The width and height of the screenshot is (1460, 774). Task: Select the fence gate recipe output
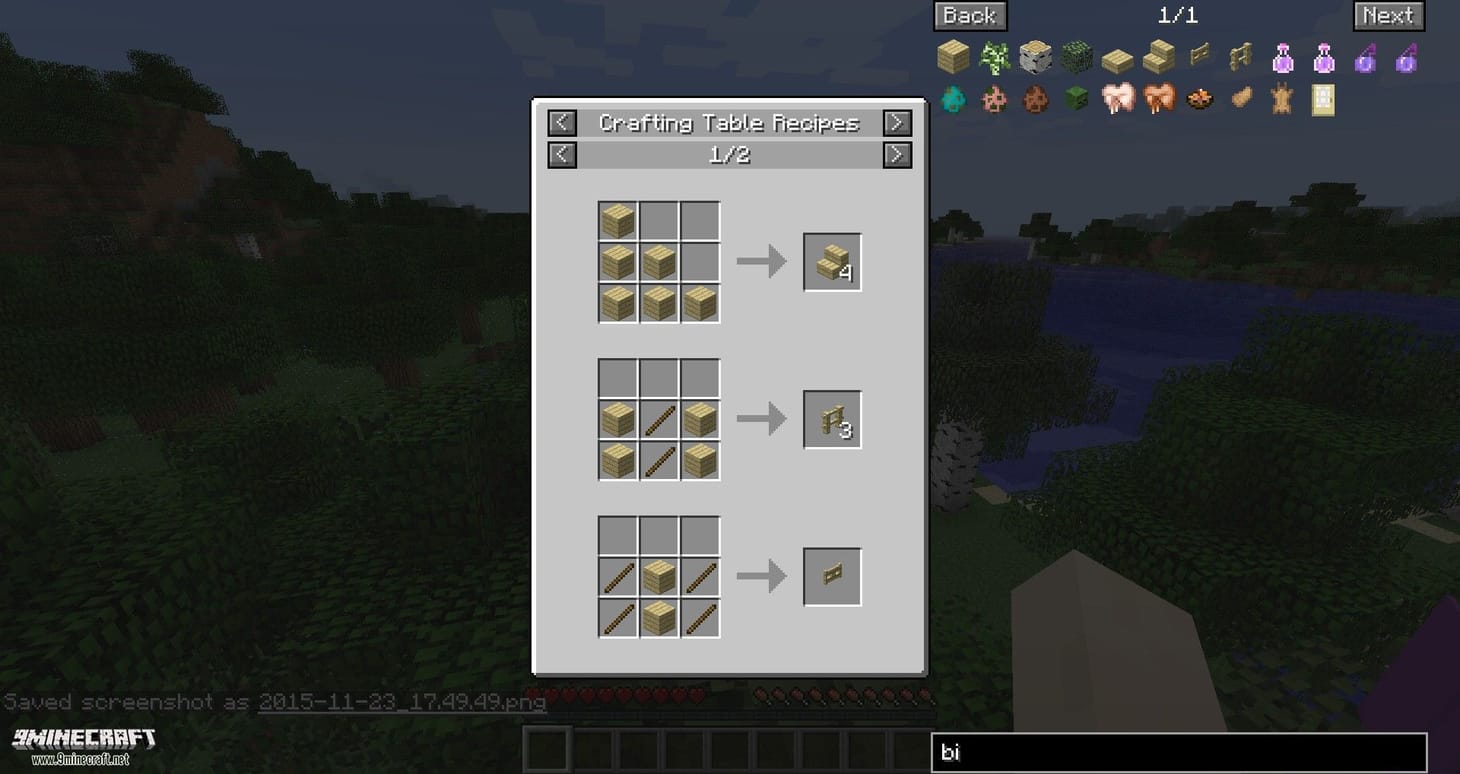pos(830,575)
